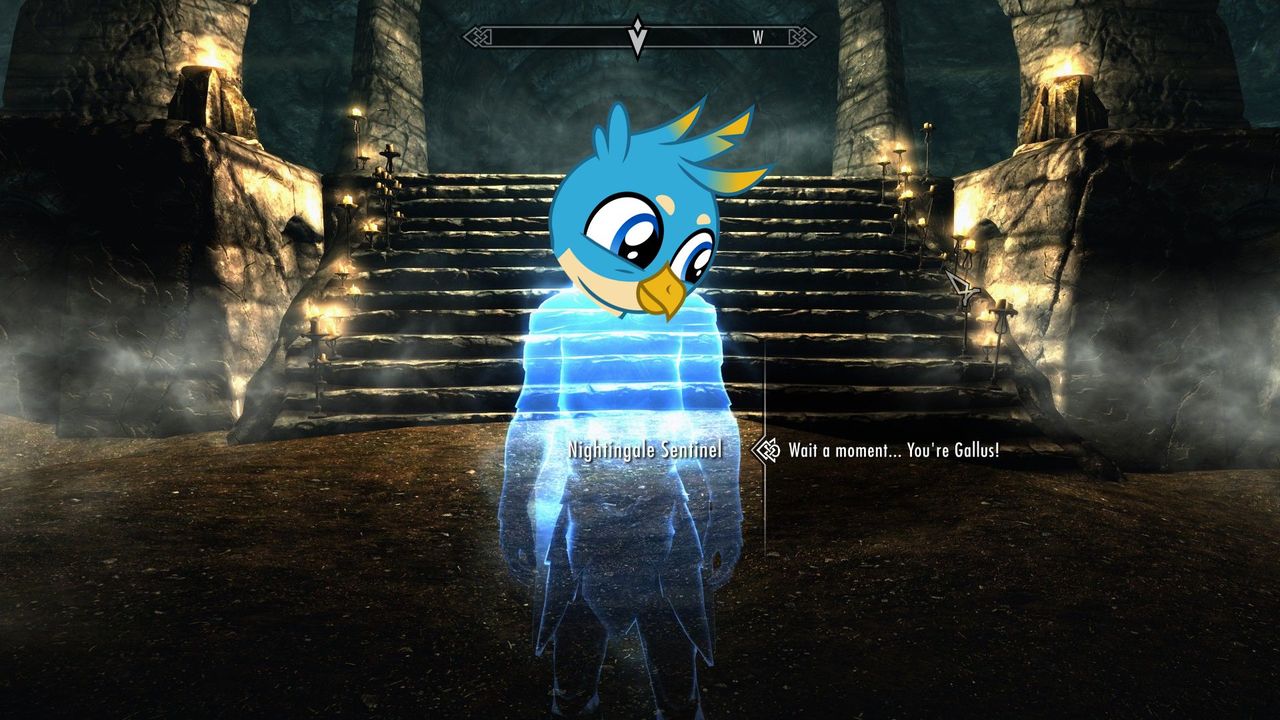Select the W cardinal direction on the compass
1280x720 pixels.
pos(757,36)
